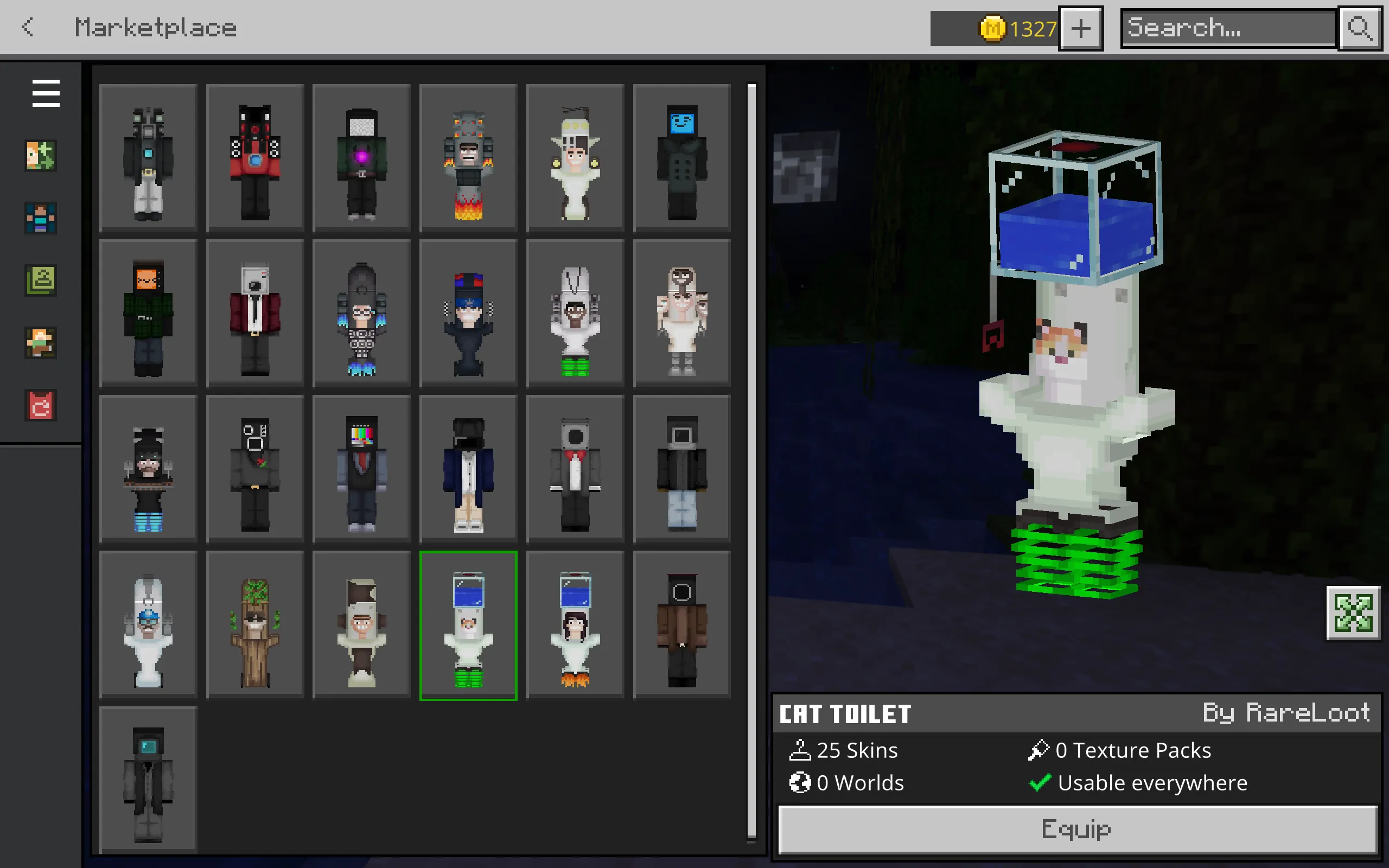Viewport: 1389px width, 868px height.
Task: Select the orange-faced green plaid skin
Action: [148, 314]
